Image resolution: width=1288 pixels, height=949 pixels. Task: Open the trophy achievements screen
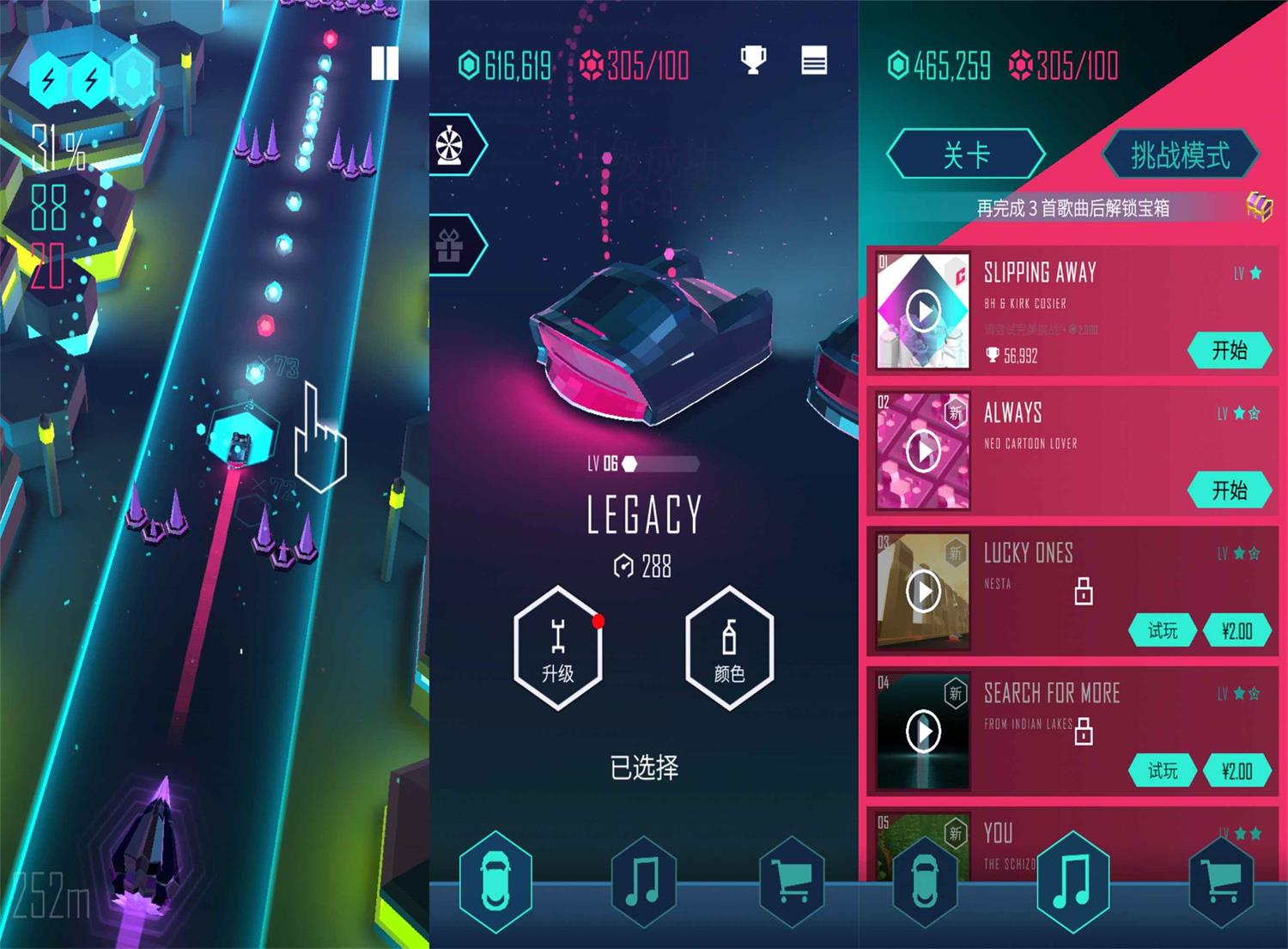[x=753, y=60]
